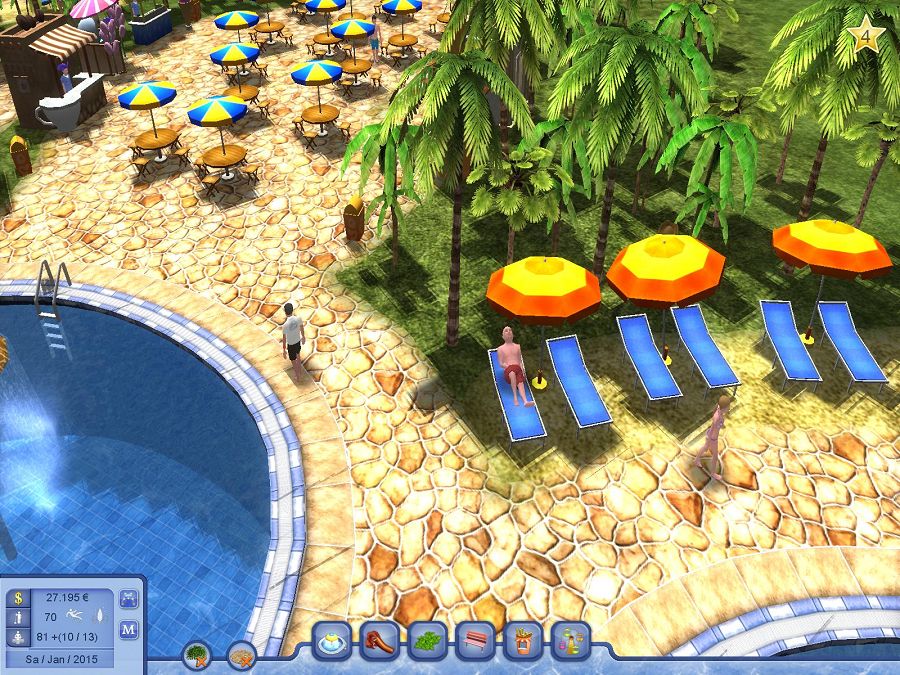Image resolution: width=900 pixels, height=675 pixels.
Task: Open the dollar sign finances panel
Action: click(18, 598)
